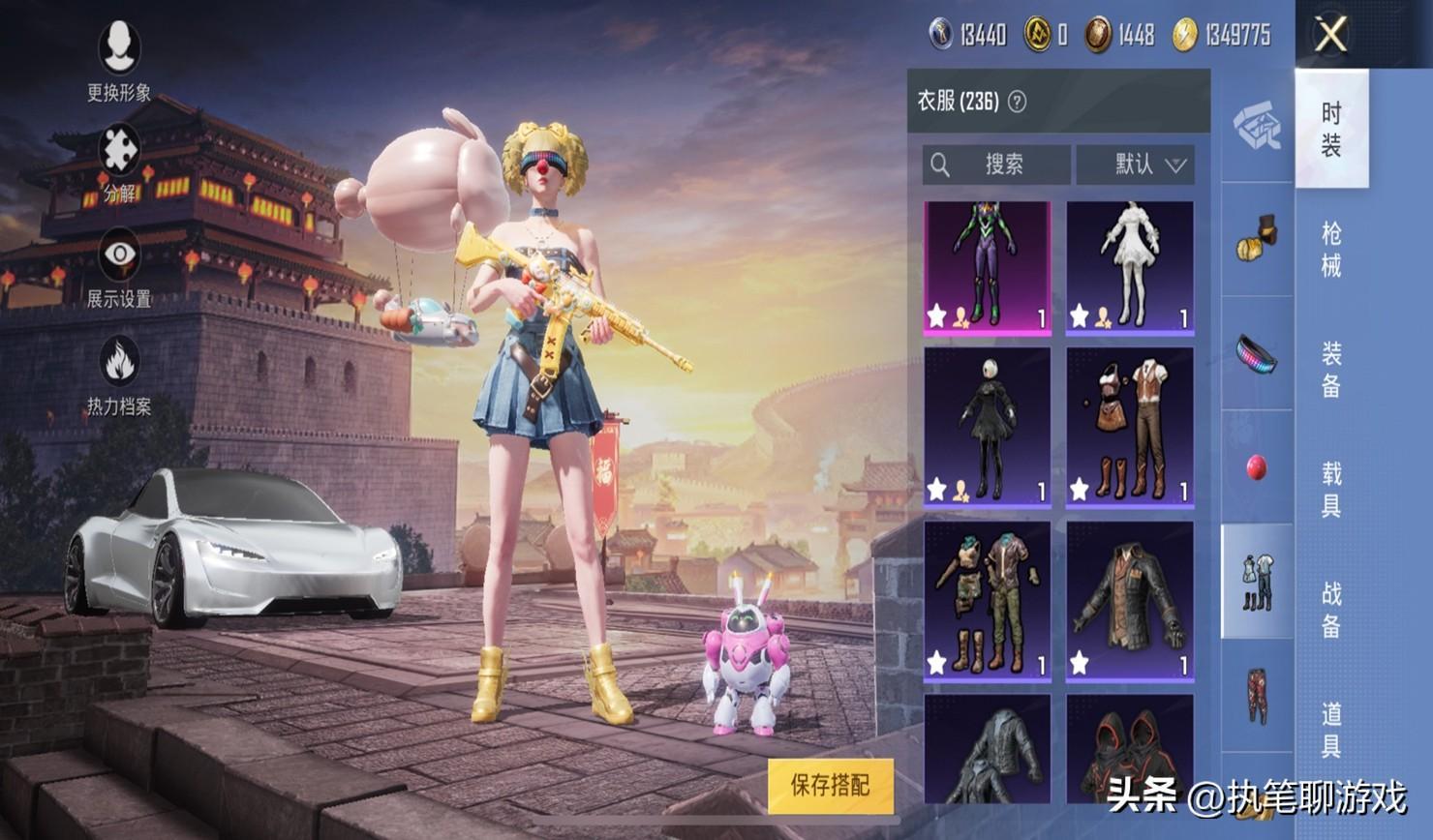Viewport: 1433px width, 840px height.
Task: Select the brown vest and pants set
Action: [1129, 427]
